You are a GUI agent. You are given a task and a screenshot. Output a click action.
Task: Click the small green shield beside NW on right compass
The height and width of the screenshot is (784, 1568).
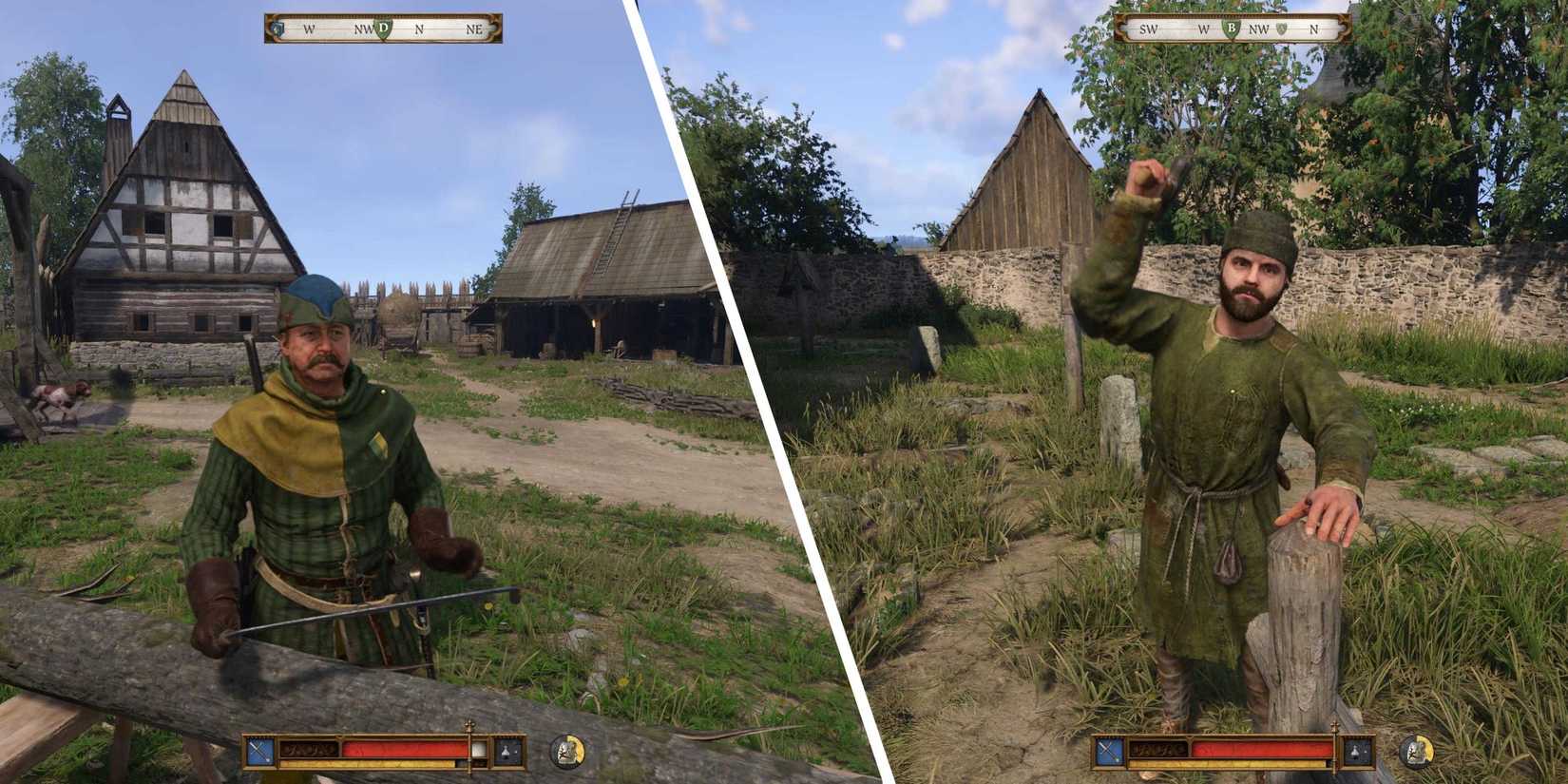click(1282, 29)
